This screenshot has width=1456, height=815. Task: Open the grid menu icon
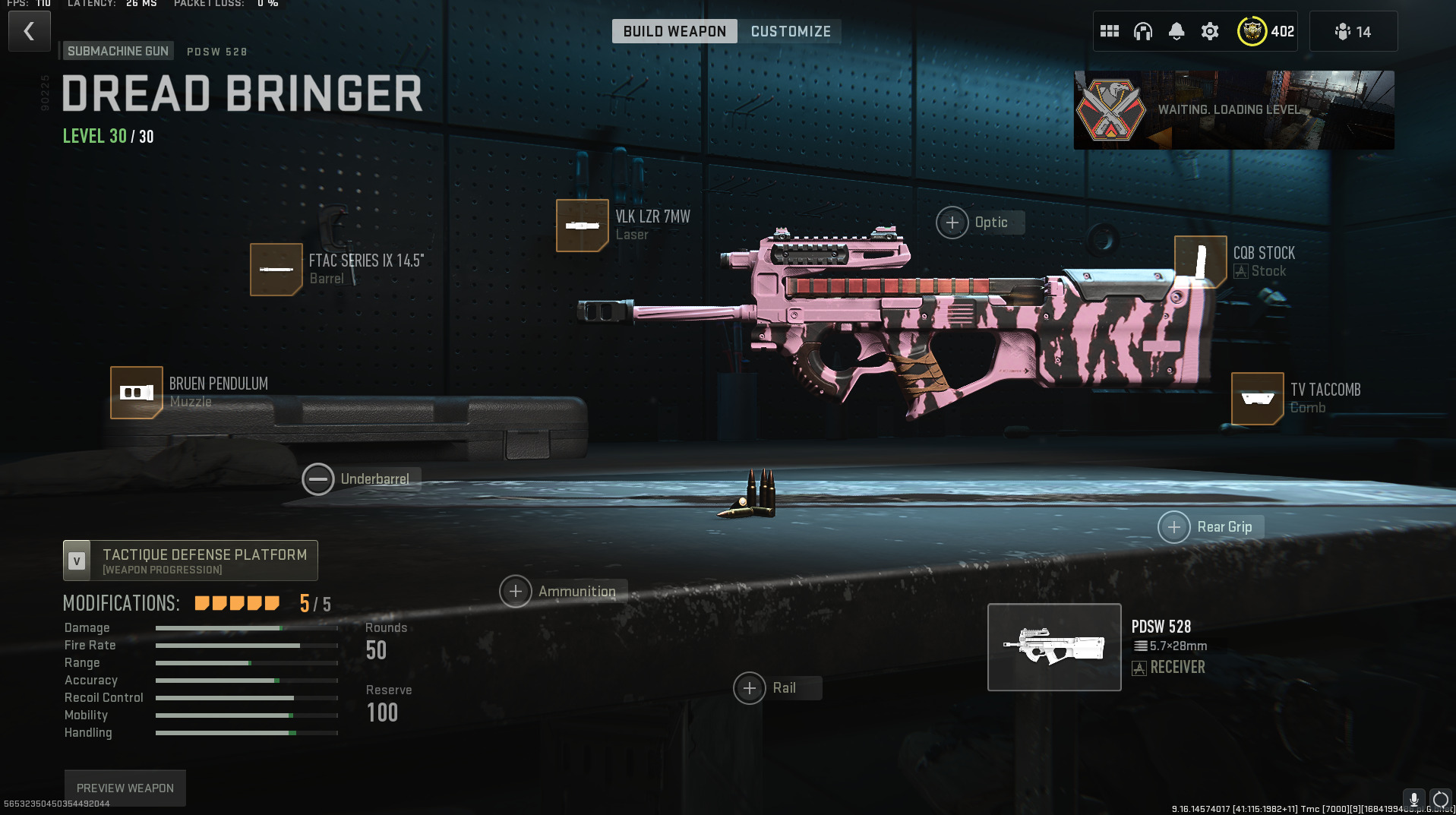pyautogui.click(x=1109, y=31)
